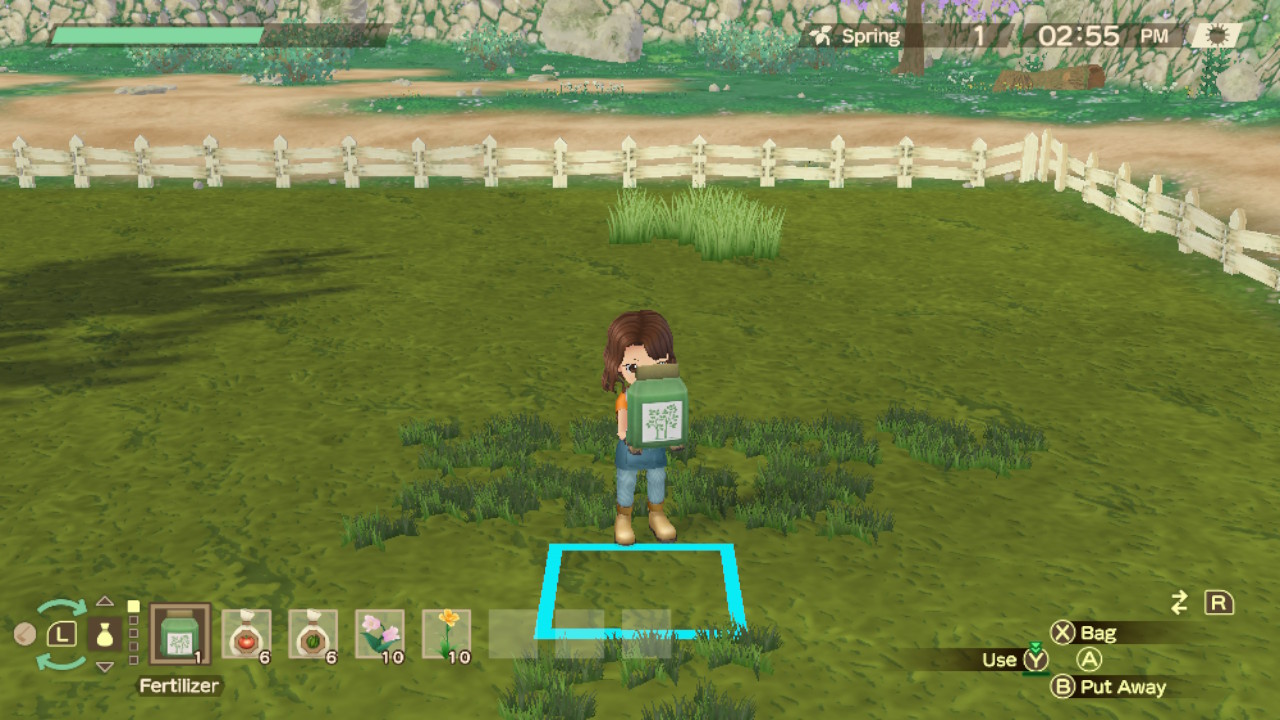Toggle the bottom square indicator

click(x=133, y=660)
